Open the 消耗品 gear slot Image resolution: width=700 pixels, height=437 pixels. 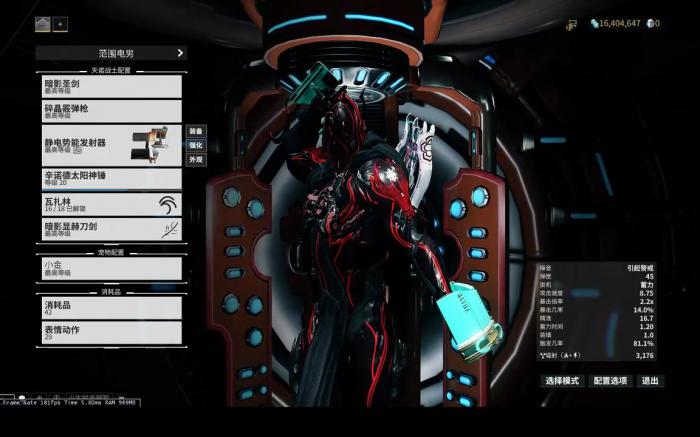point(110,307)
